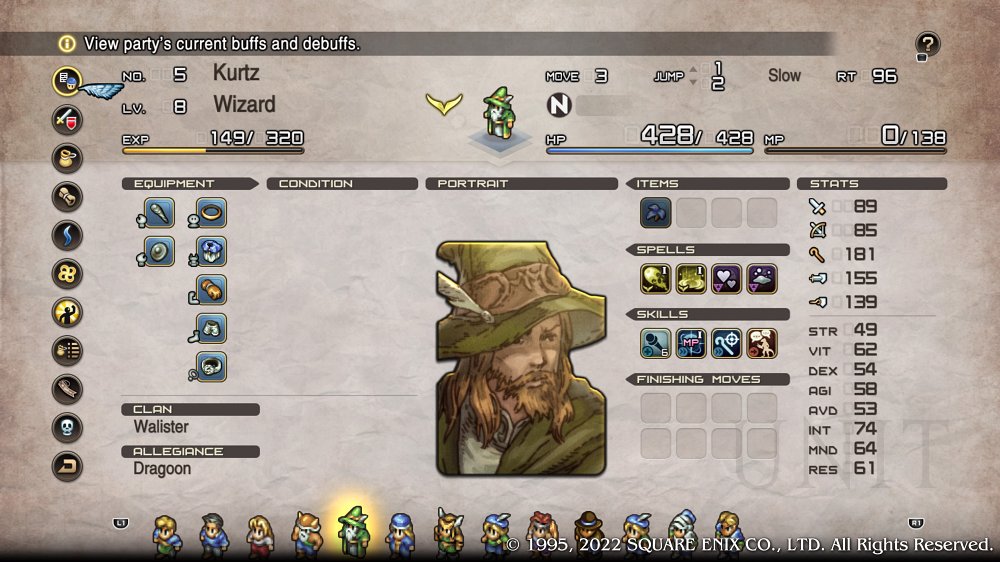Choose the equipped boots slot
Image resolution: width=1000 pixels, height=562 pixels.
[211, 328]
